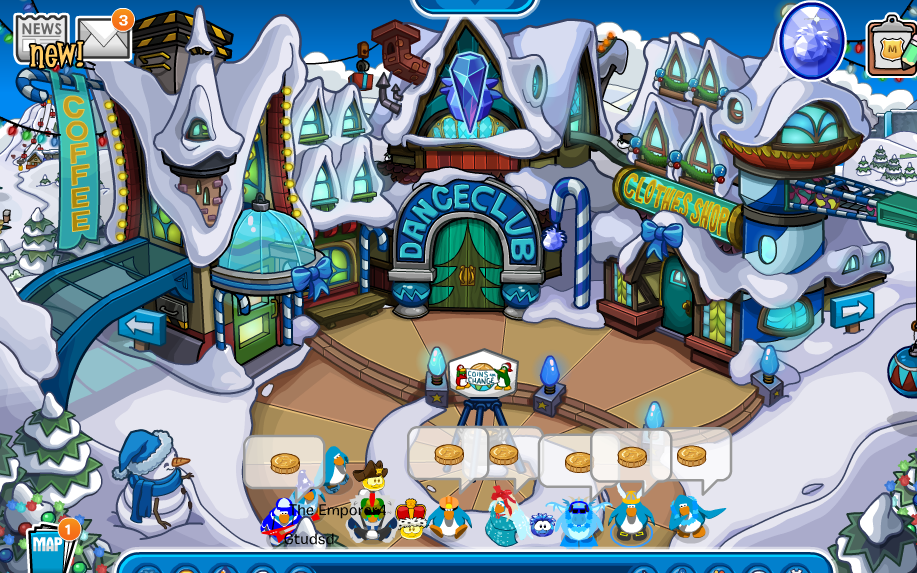Open the blue tab at top center

[x=474, y=6]
